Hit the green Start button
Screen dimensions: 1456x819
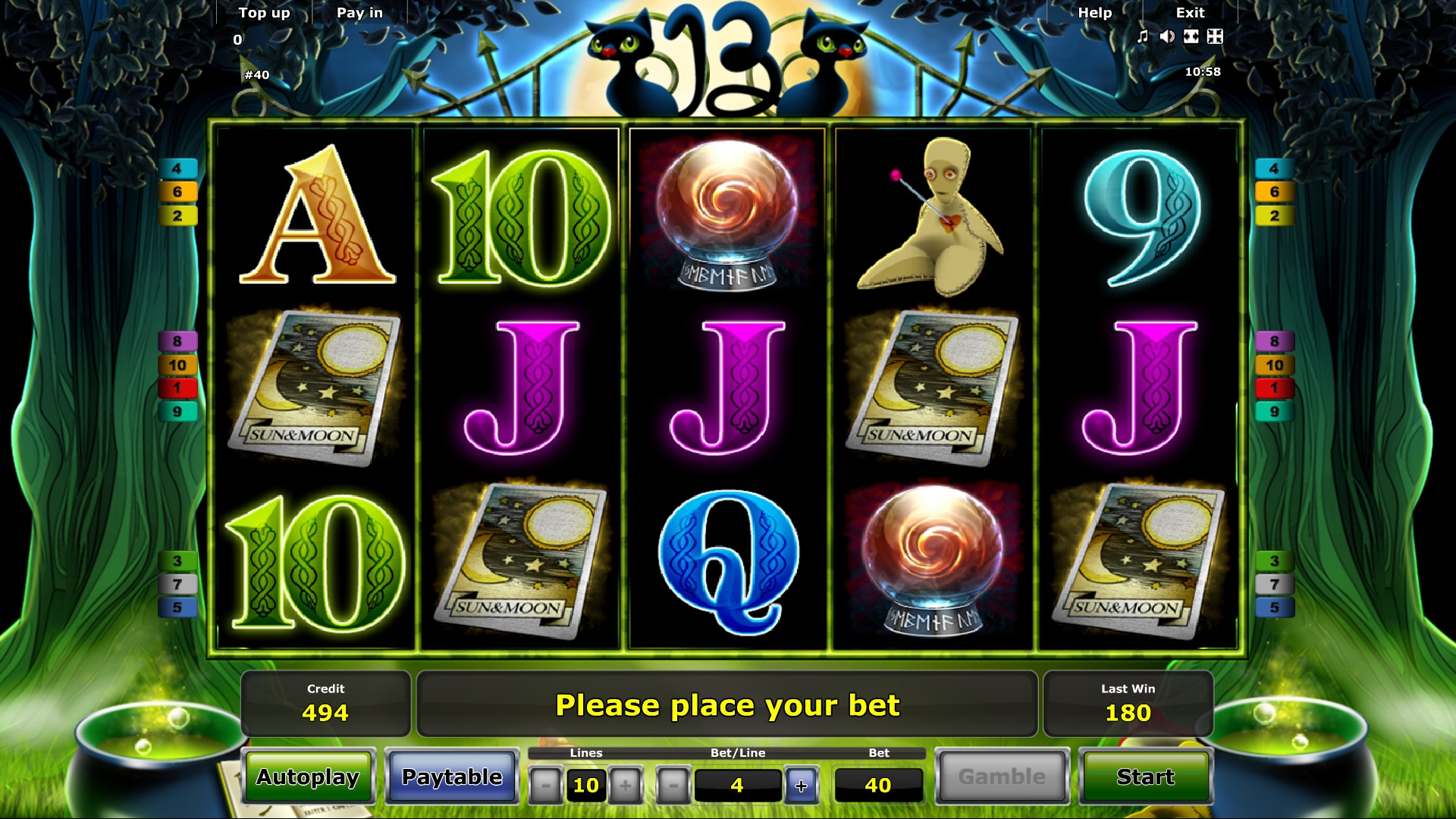point(1145,777)
